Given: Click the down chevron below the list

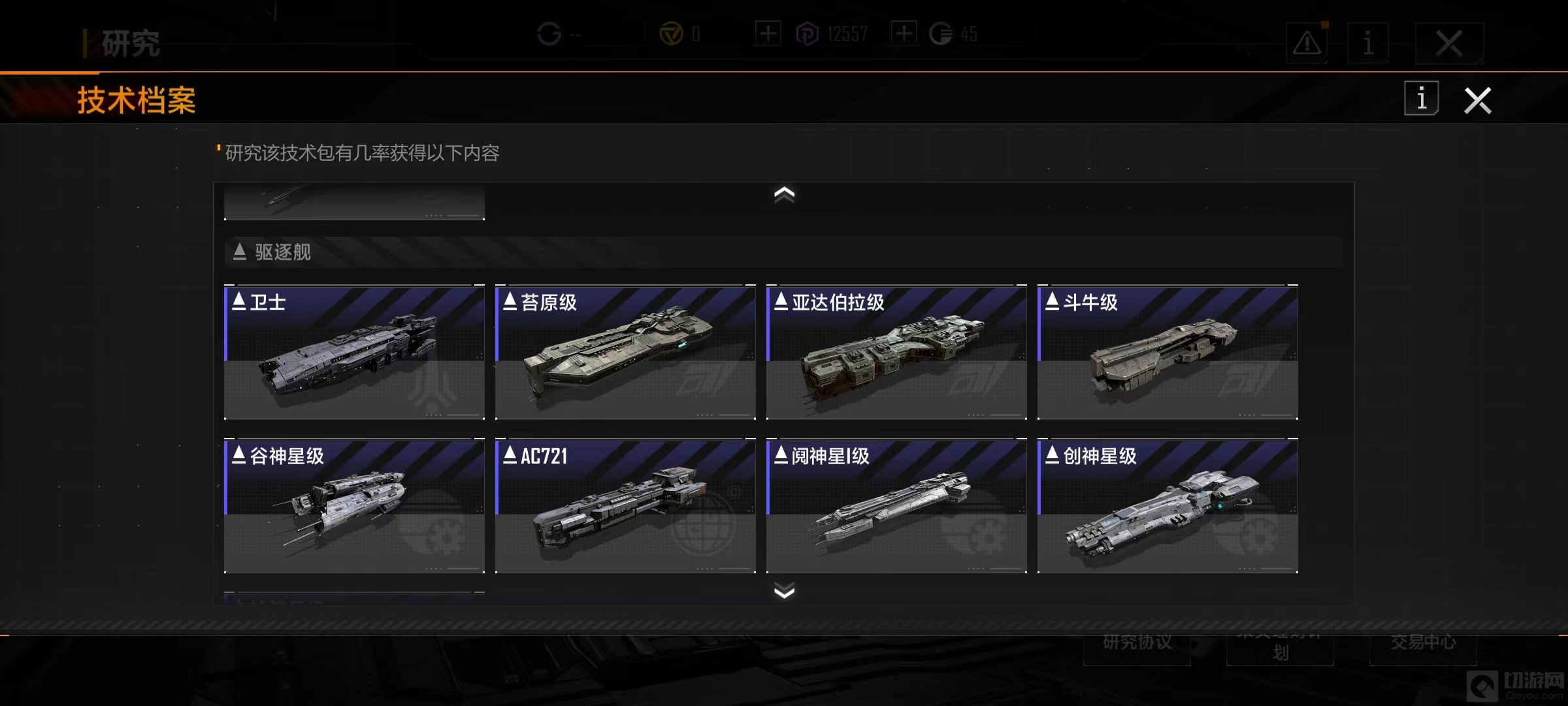Looking at the screenshot, I should click(784, 592).
